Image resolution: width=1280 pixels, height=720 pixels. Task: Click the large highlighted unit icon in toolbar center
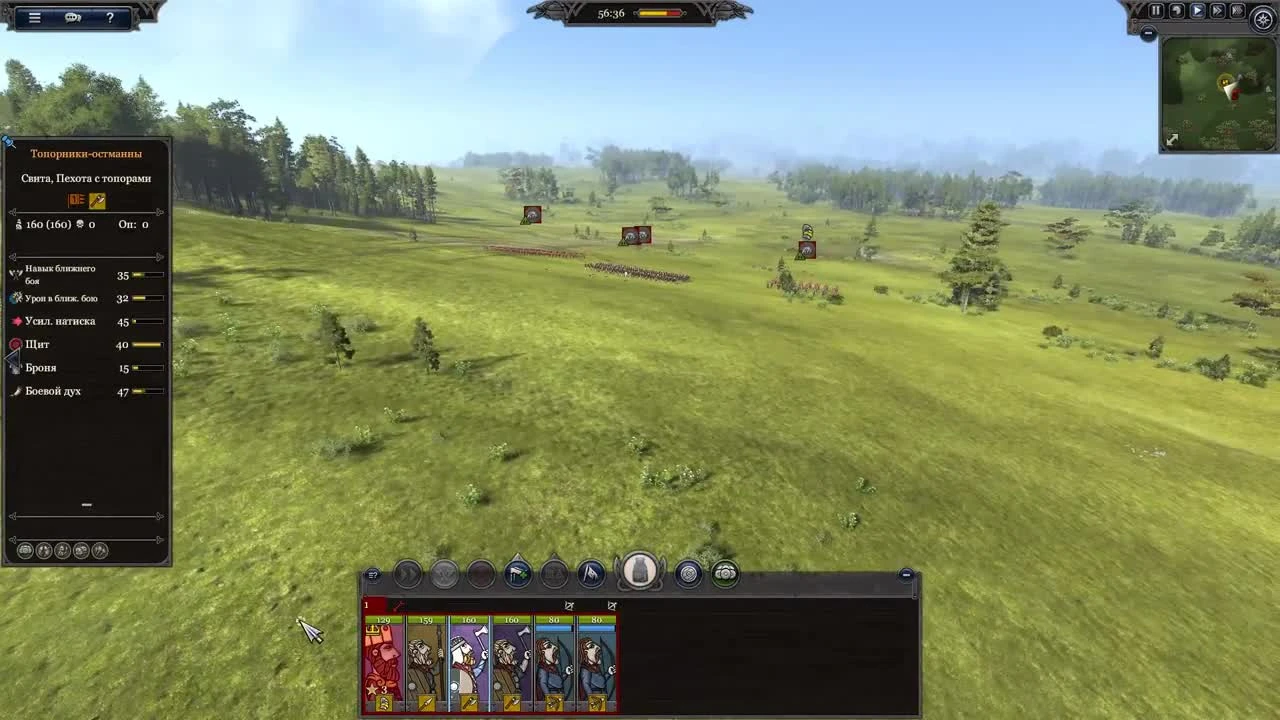coord(640,572)
